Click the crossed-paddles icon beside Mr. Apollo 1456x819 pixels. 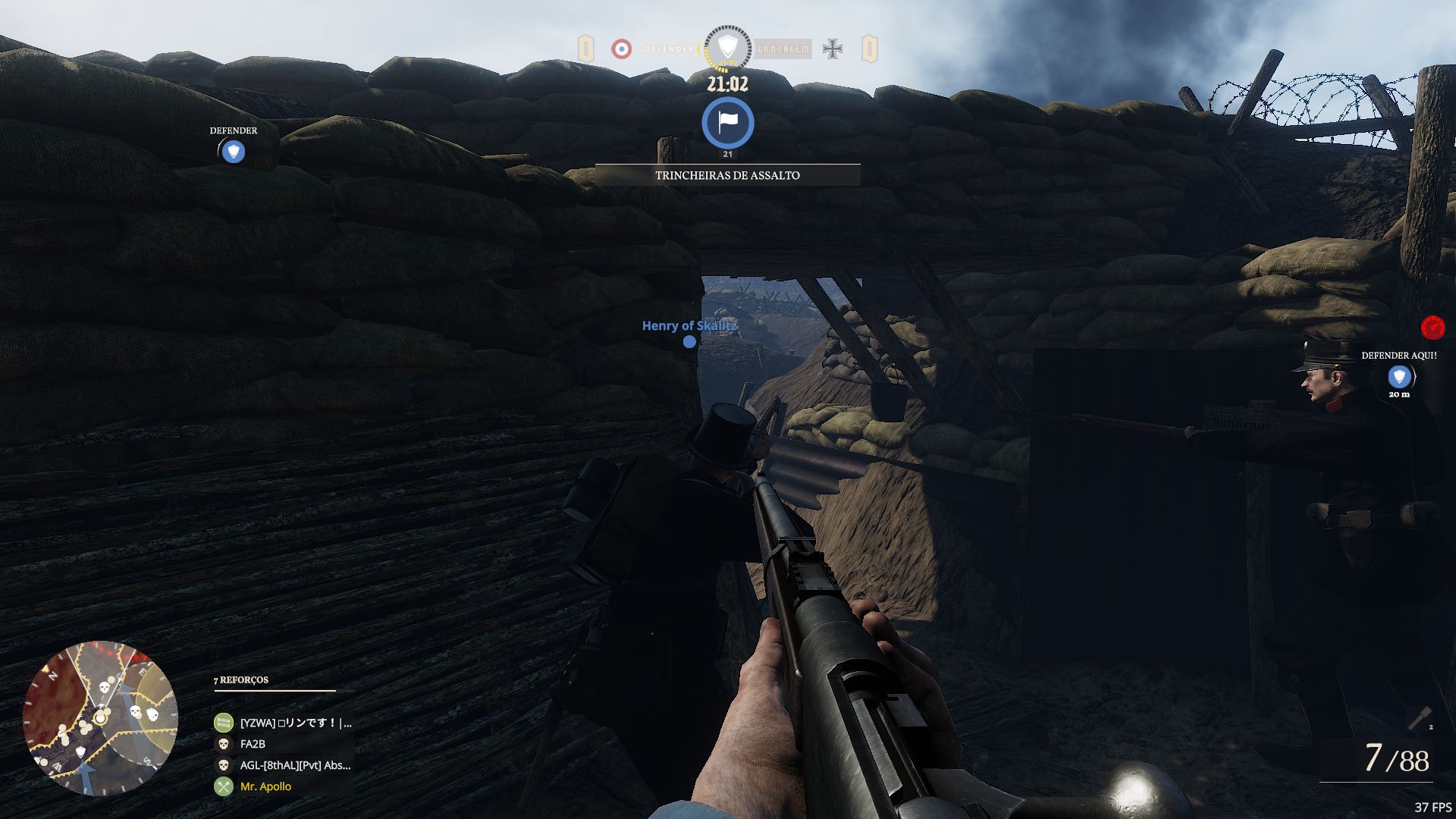223,786
